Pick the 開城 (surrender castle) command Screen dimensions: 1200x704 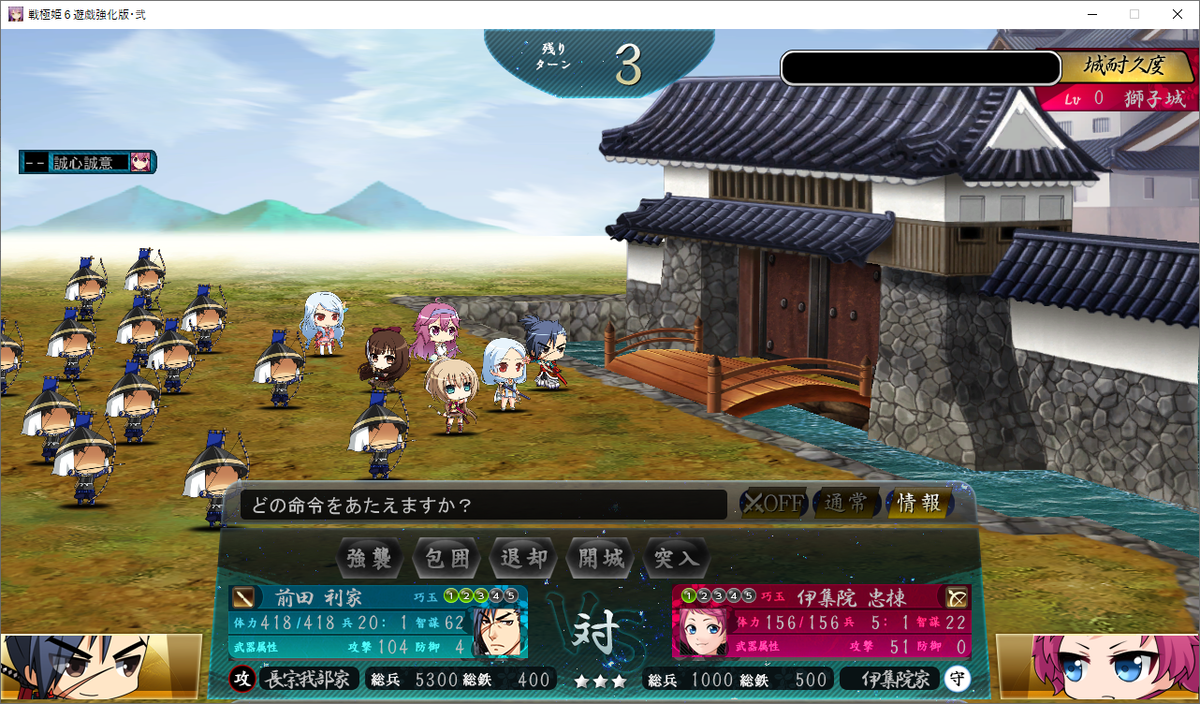[601, 557]
